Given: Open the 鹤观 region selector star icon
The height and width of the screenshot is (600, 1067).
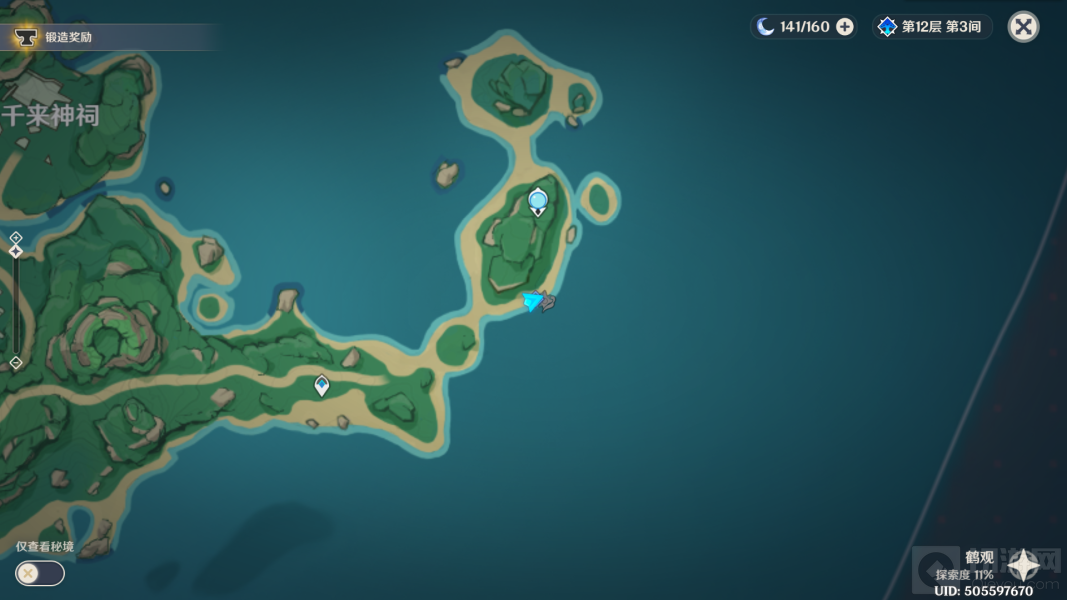Looking at the screenshot, I should [x=1024, y=567].
